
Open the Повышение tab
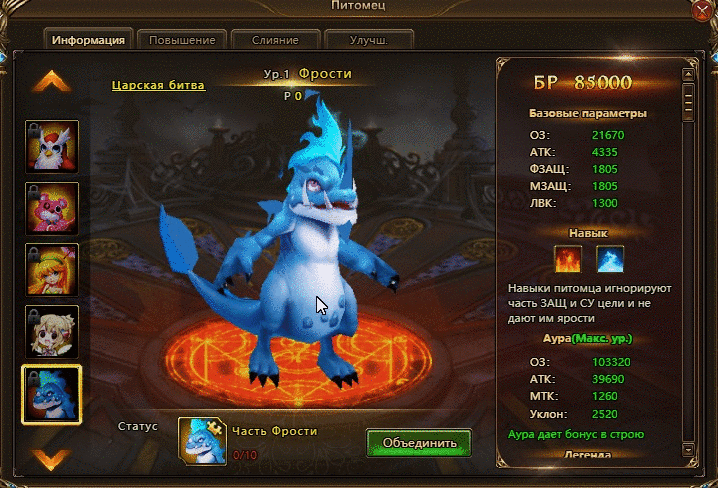coord(182,41)
